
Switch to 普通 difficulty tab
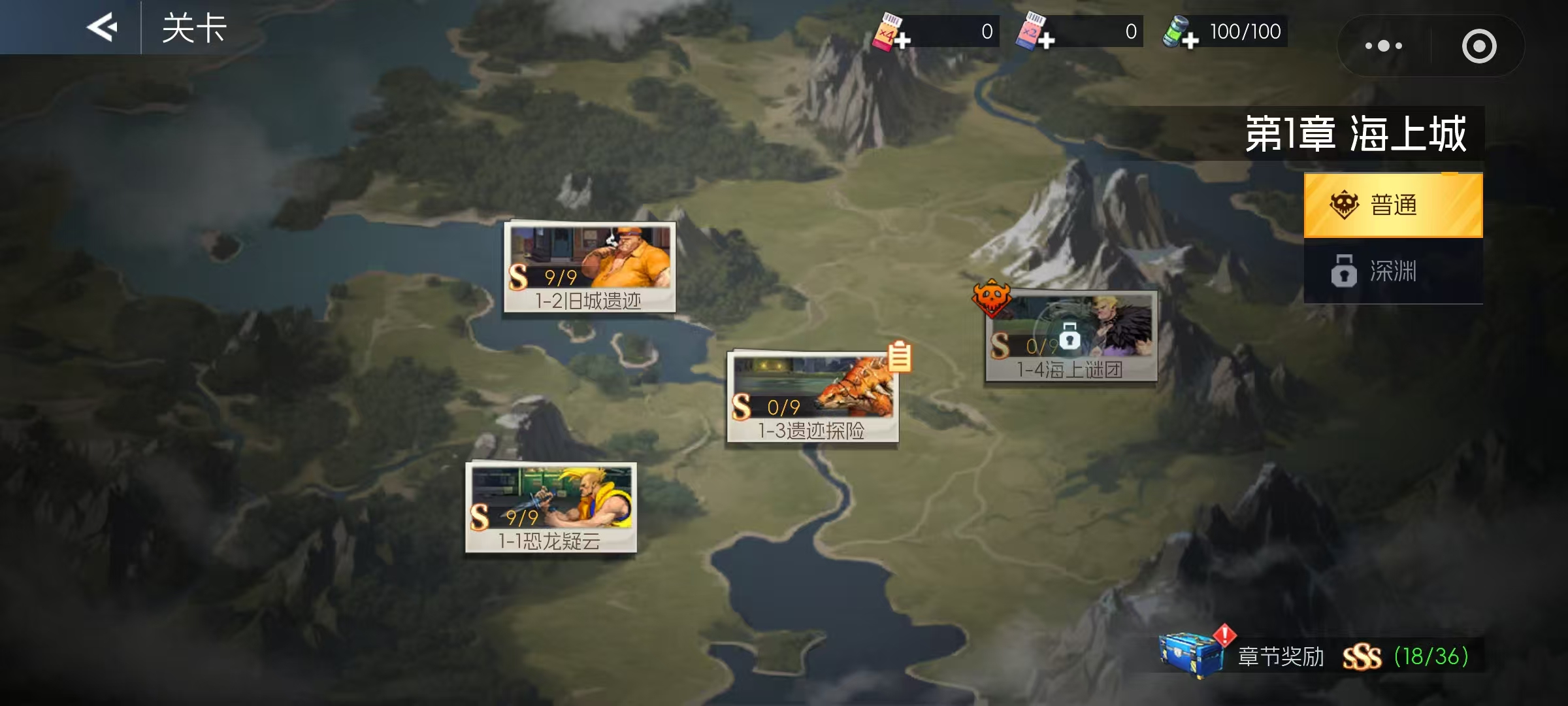click(x=1393, y=205)
